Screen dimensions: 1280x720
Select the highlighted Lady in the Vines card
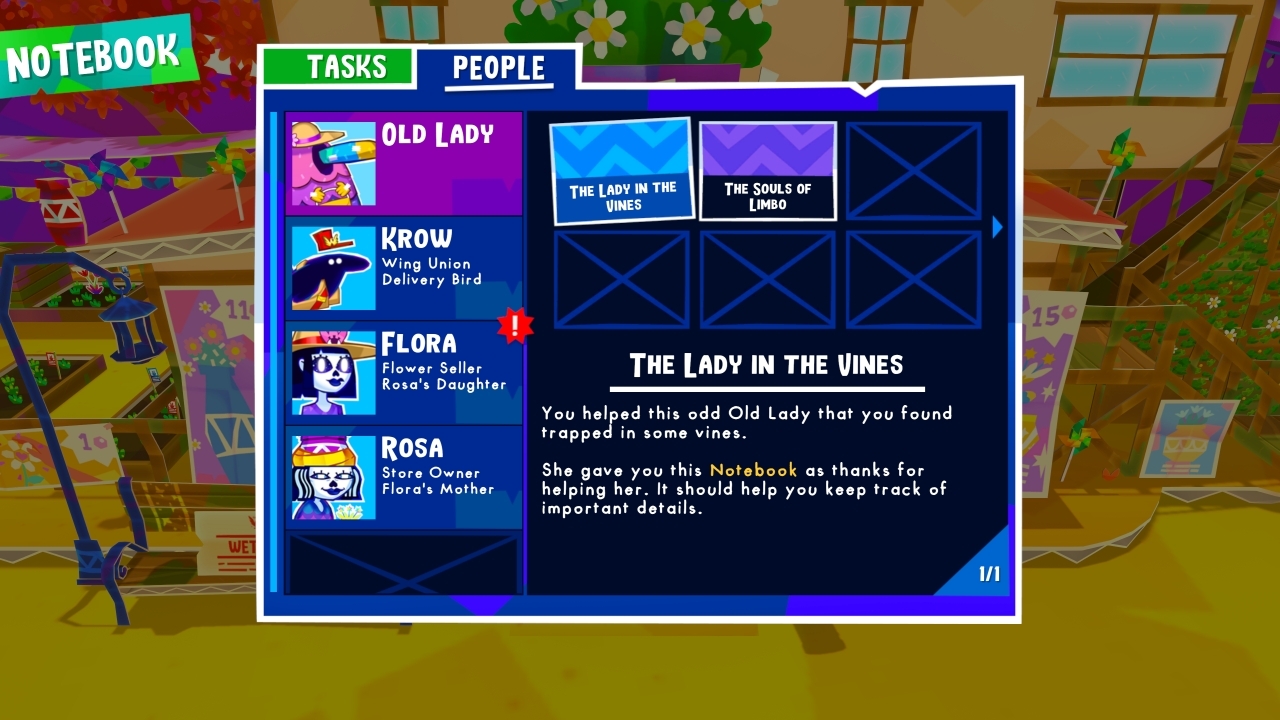click(x=623, y=169)
